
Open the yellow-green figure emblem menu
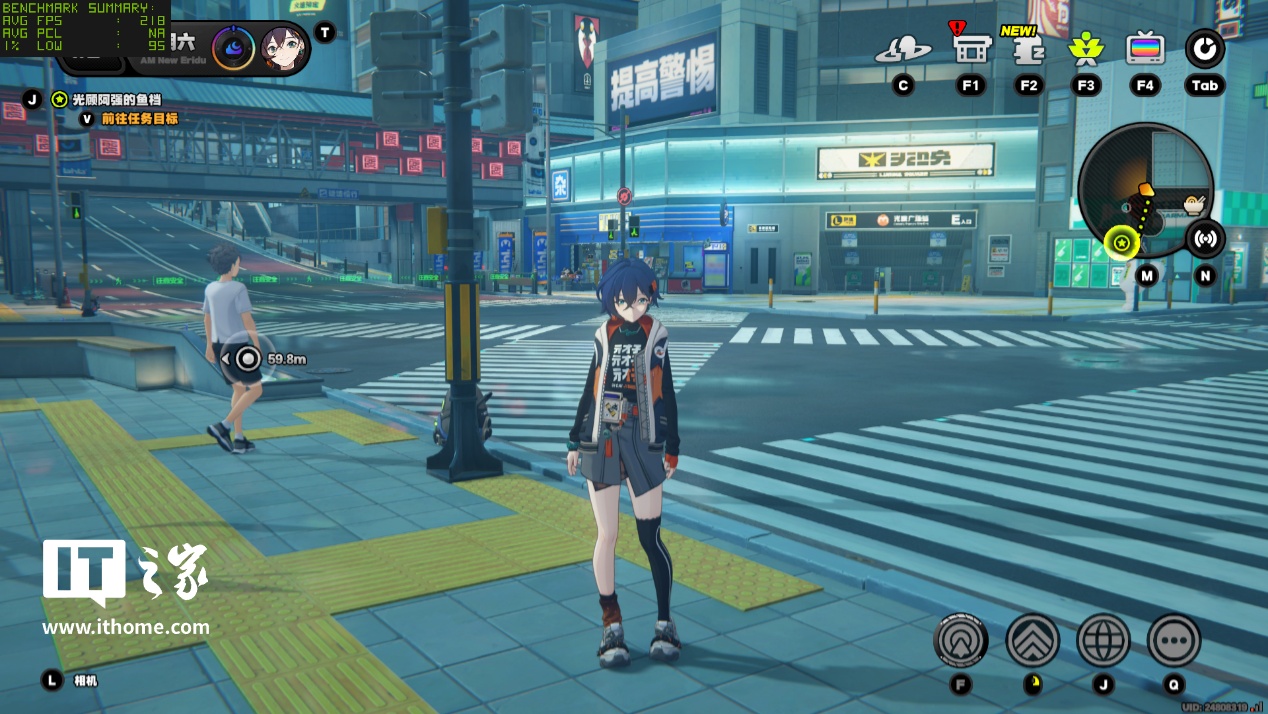(x=1086, y=49)
